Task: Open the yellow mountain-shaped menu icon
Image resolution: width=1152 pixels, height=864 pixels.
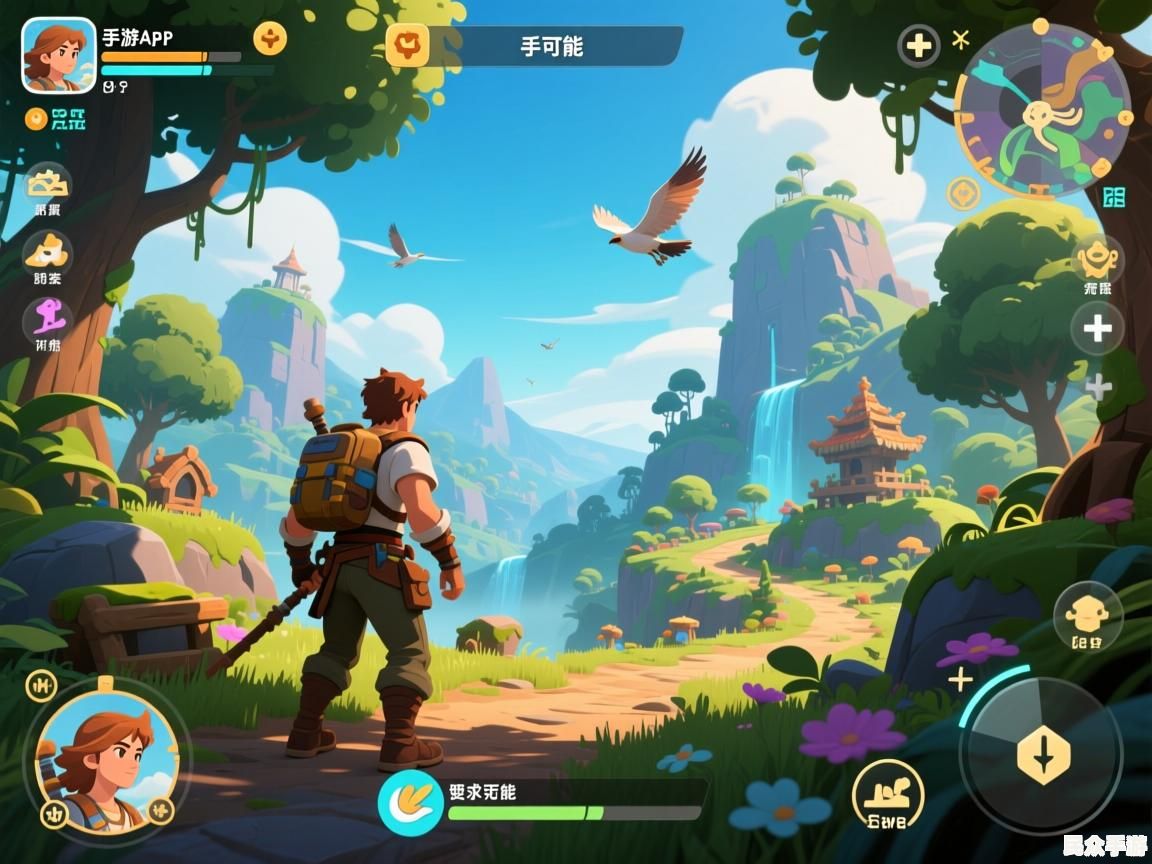Action: [47, 185]
